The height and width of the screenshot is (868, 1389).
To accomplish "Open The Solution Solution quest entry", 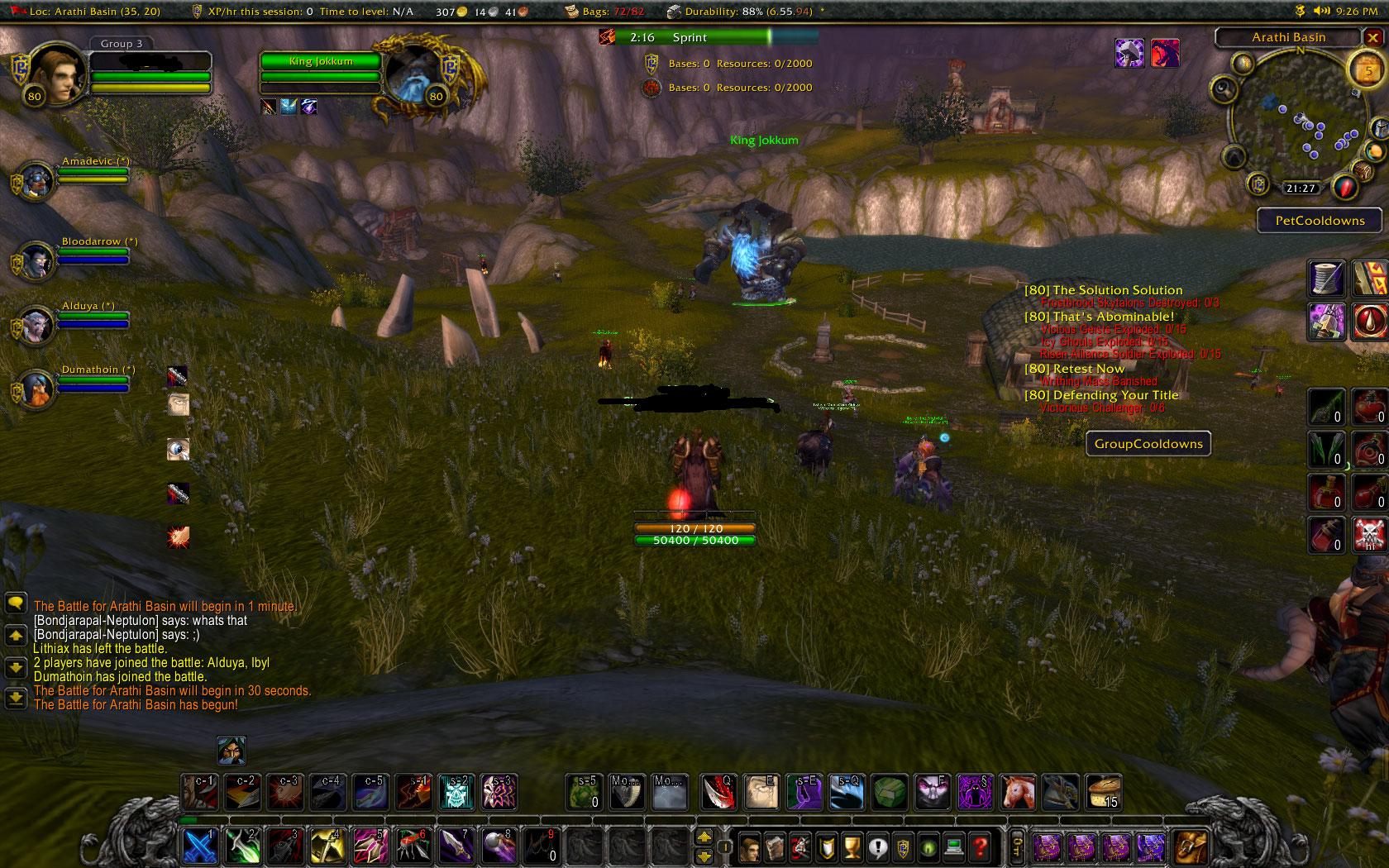I will click(1103, 290).
